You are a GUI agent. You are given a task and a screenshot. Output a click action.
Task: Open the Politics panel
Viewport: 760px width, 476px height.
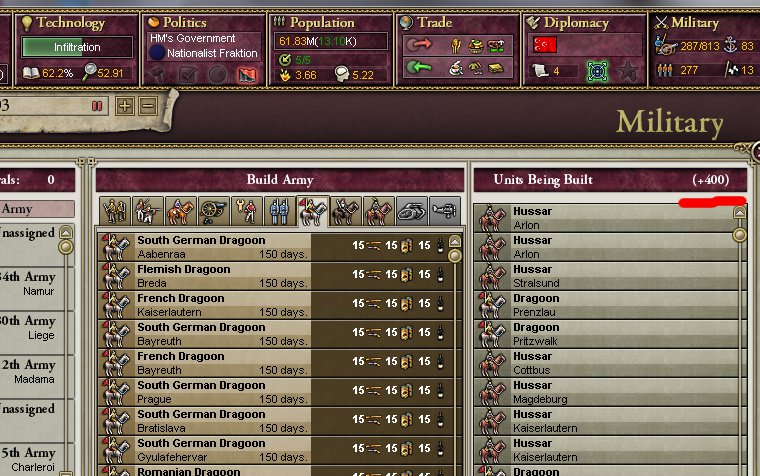point(184,22)
